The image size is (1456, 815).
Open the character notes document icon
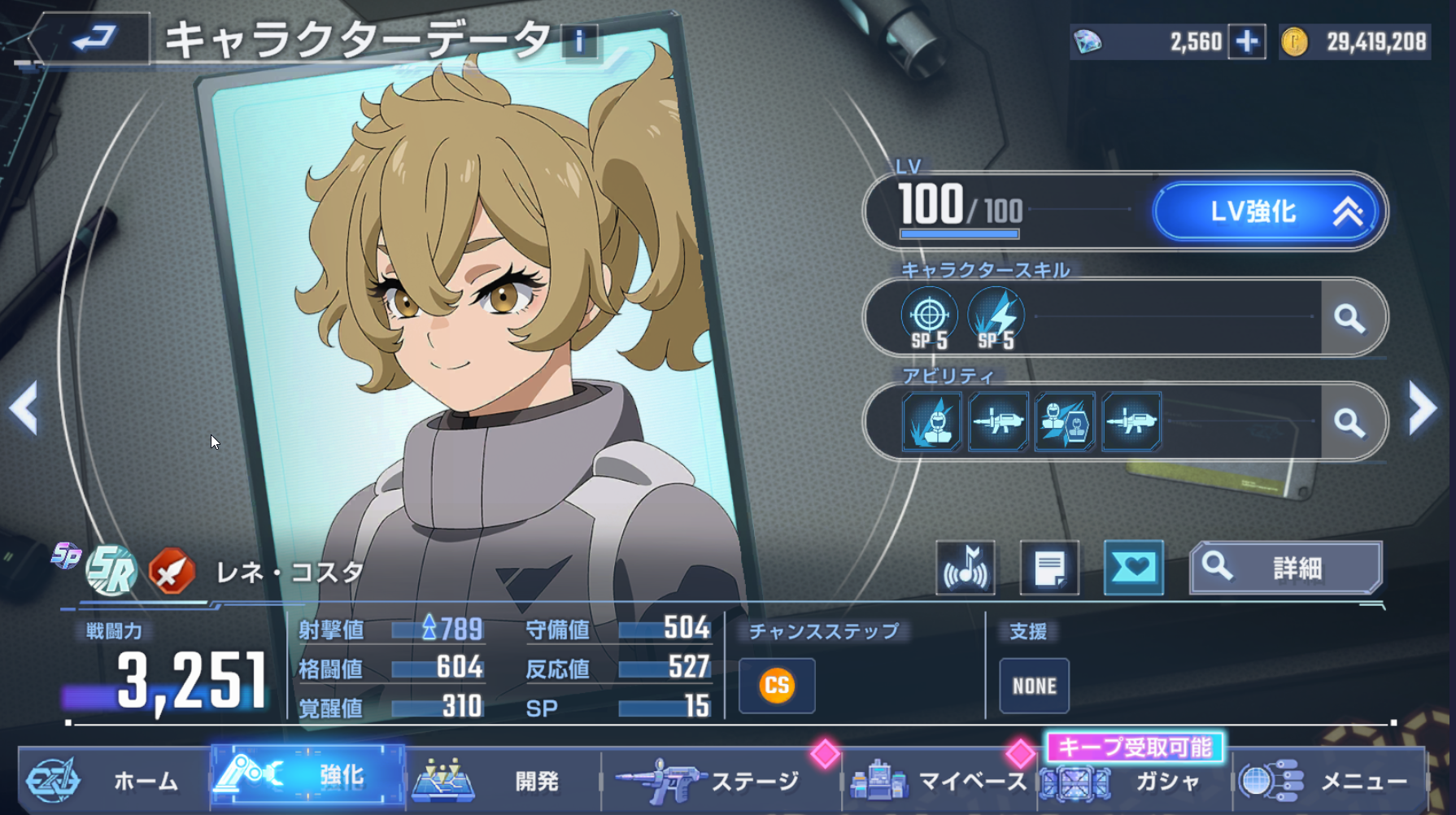click(x=1049, y=568)
